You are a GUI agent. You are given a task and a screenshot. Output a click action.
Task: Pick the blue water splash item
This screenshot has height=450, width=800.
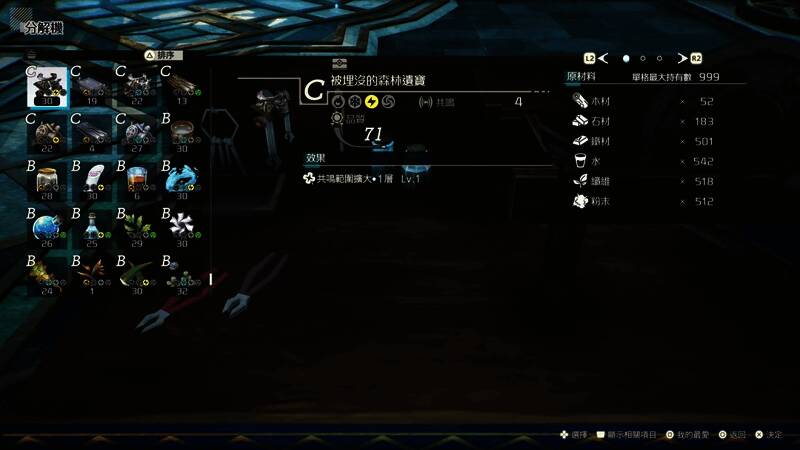[181, 180]
